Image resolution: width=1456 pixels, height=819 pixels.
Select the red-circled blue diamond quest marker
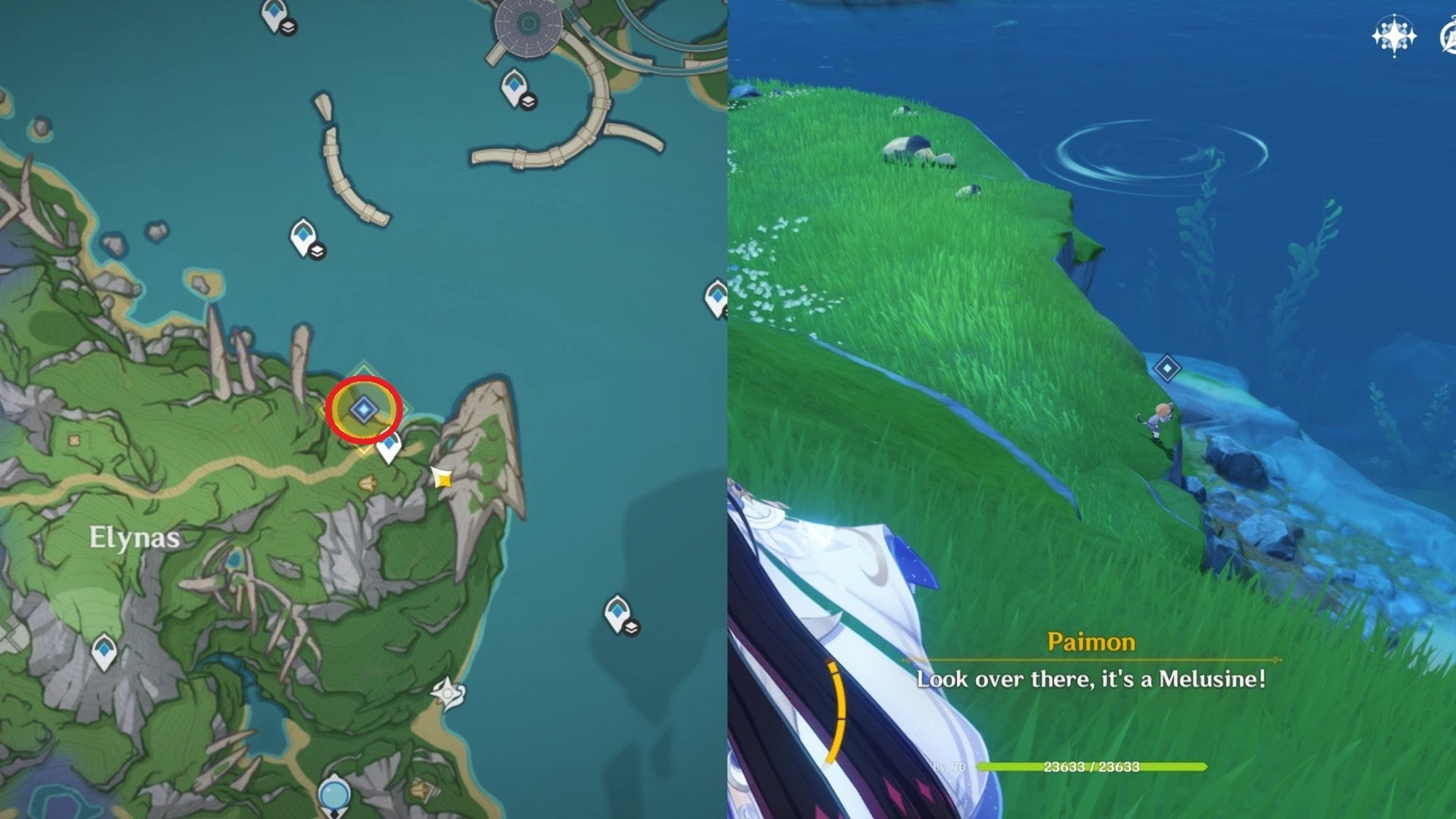pyautogui.click(x=364, y=409)
